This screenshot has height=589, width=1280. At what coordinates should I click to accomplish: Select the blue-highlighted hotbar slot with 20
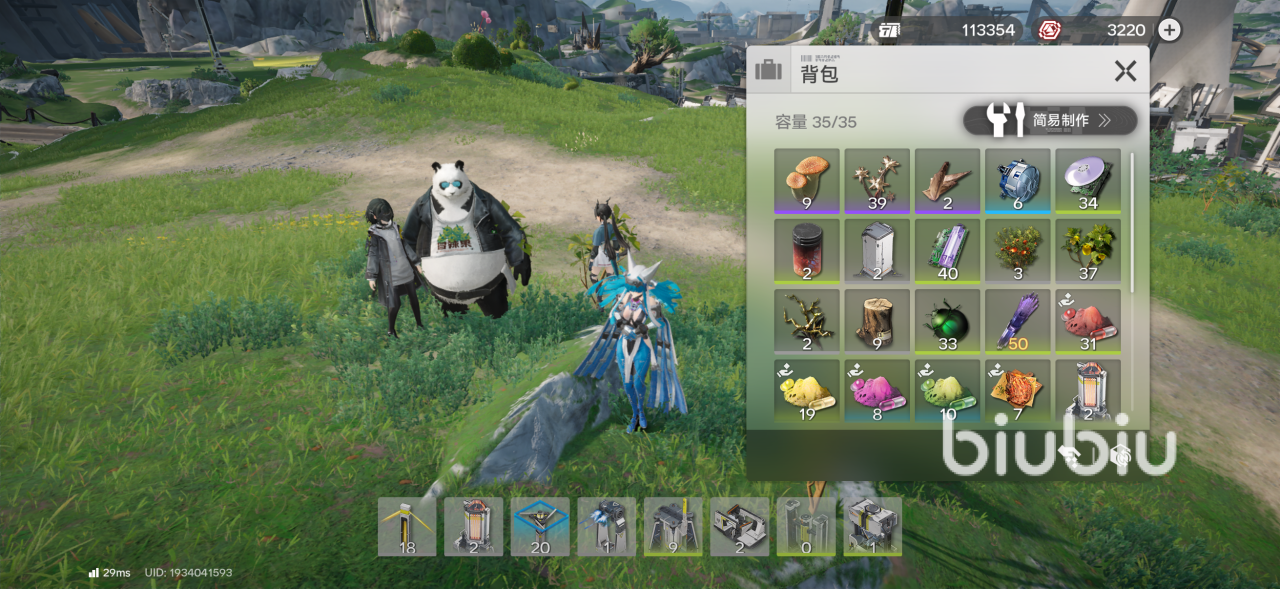pyautogui.click(x=540, y=527)
